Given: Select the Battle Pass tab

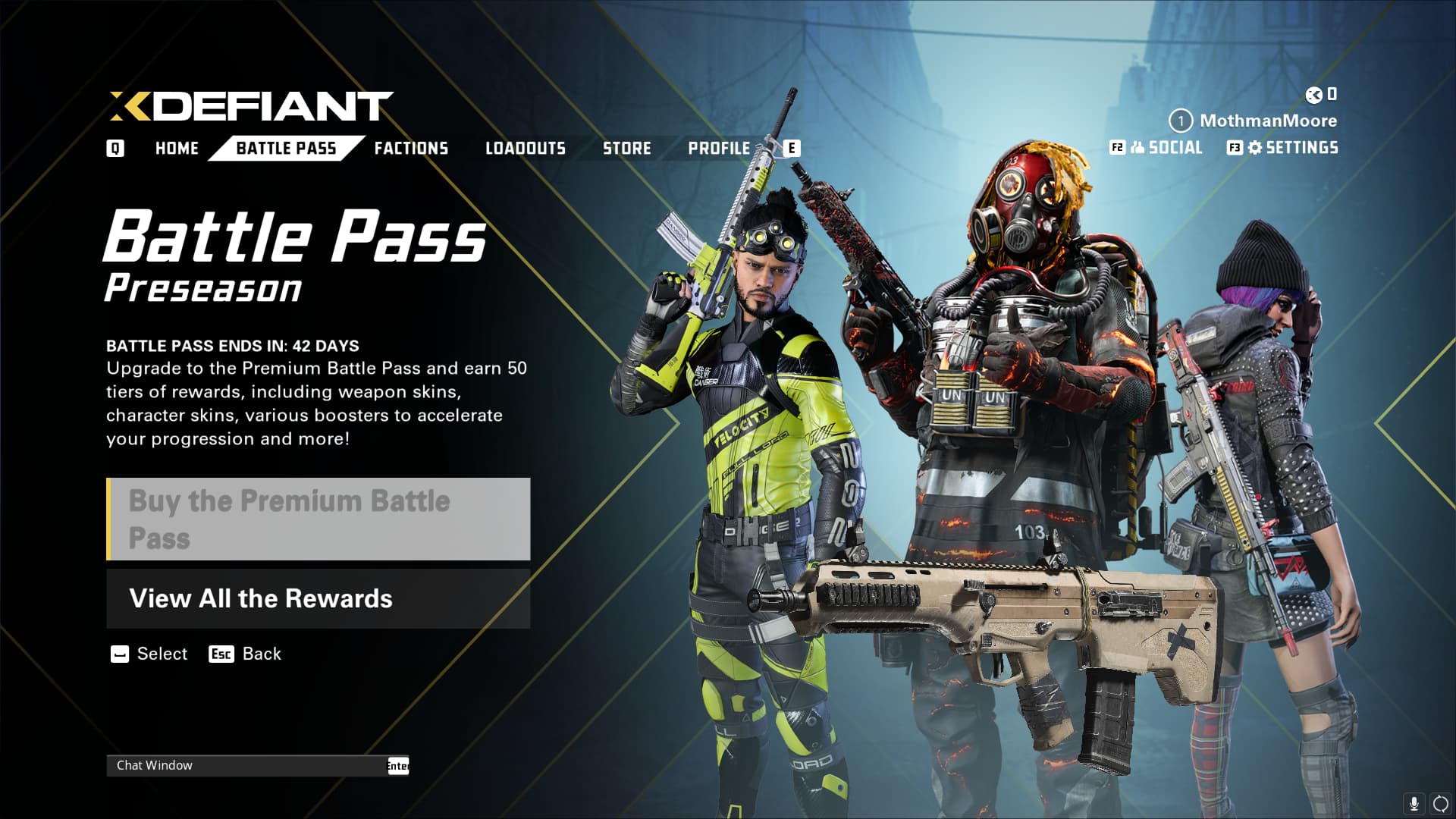Looking at the screenshot, I should [x=286, y=149].
